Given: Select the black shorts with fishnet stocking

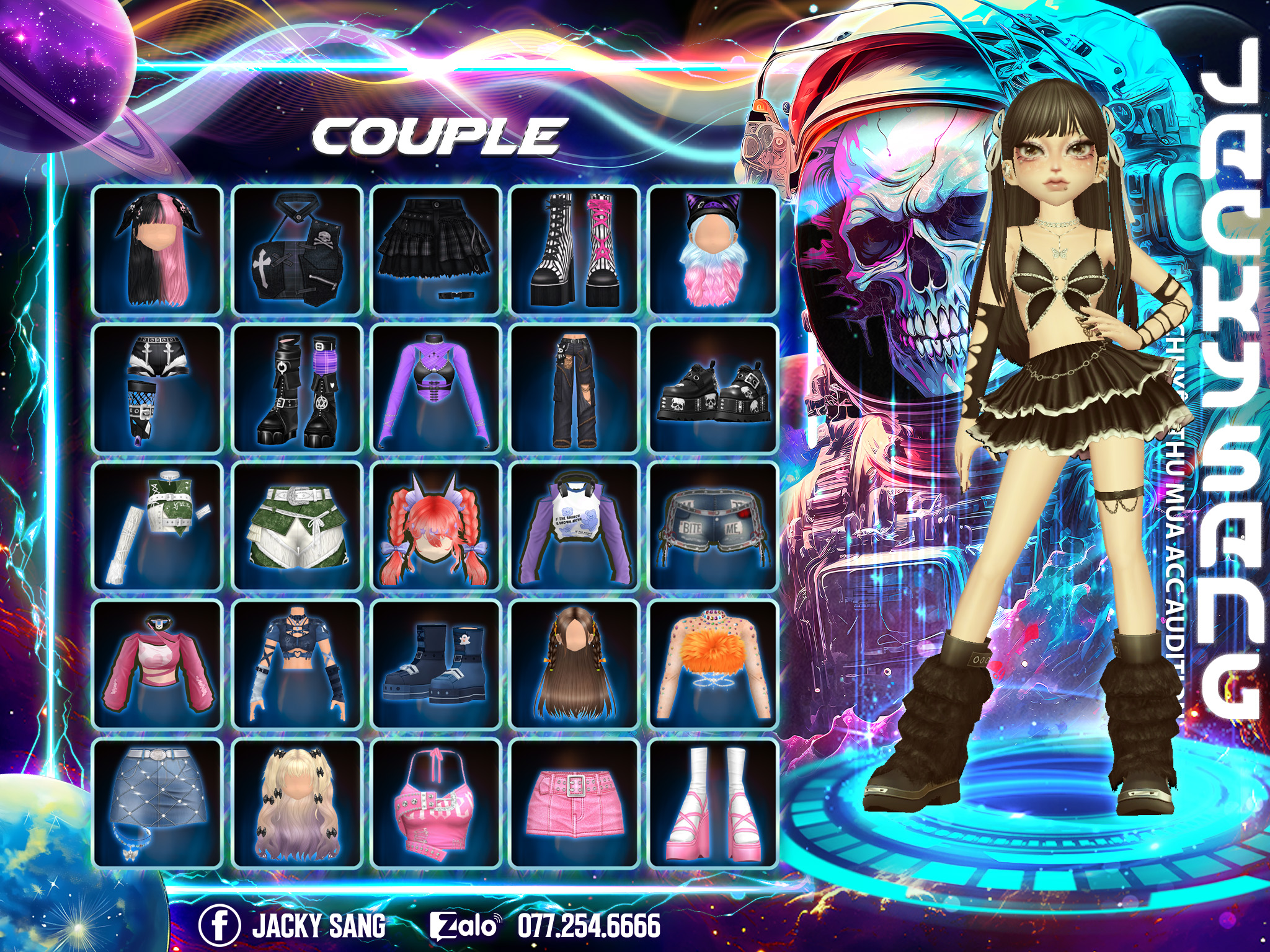Looking at the screenshot, I should tap(157, 388).
